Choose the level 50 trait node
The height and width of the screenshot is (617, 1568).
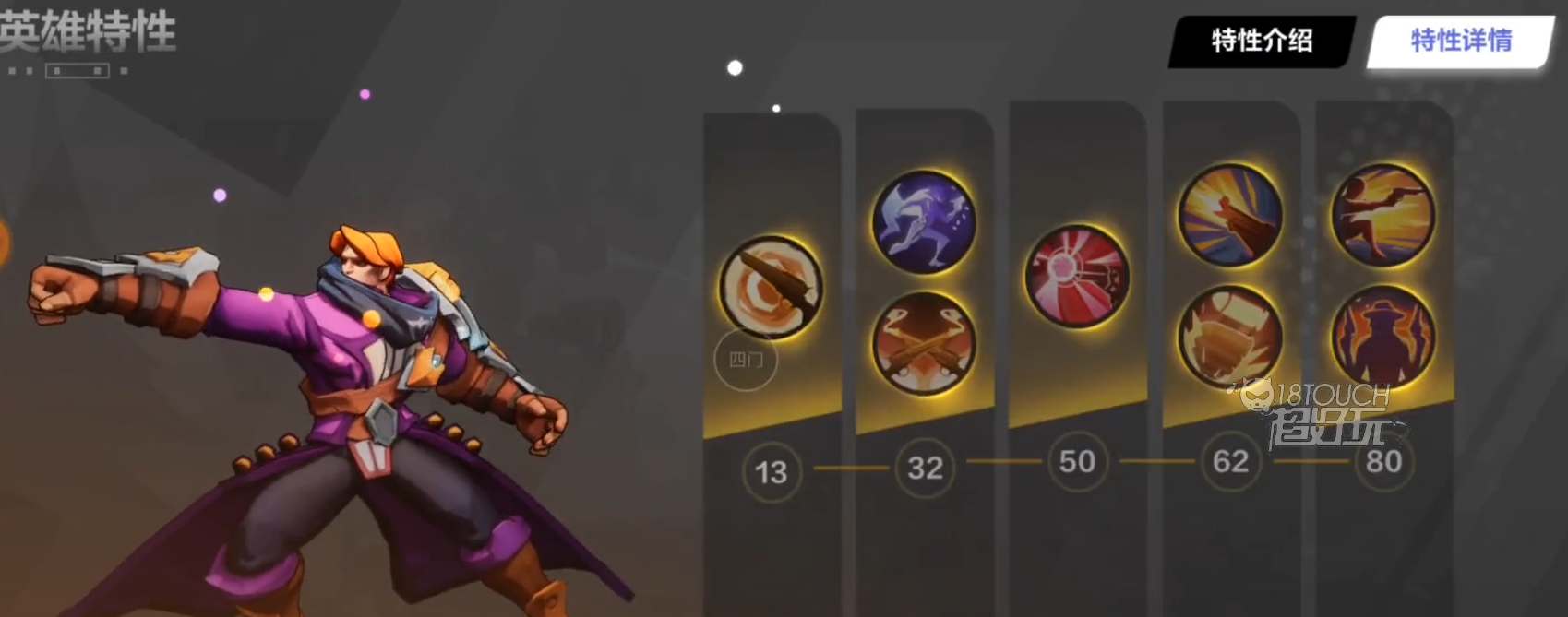pyautogui.click(x=1077, y=461)
